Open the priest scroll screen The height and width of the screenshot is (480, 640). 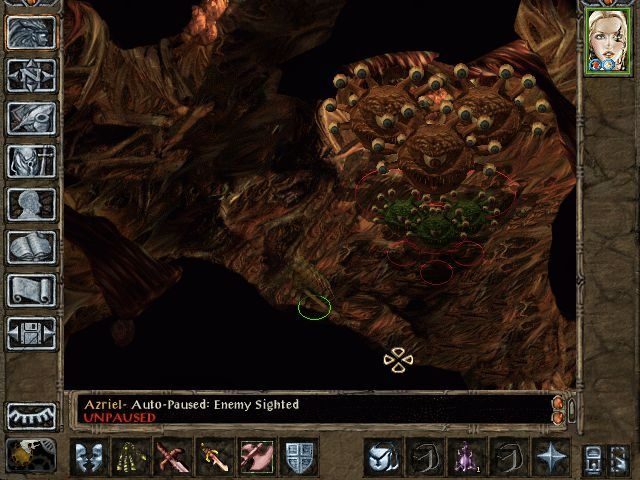pos(31,290)
